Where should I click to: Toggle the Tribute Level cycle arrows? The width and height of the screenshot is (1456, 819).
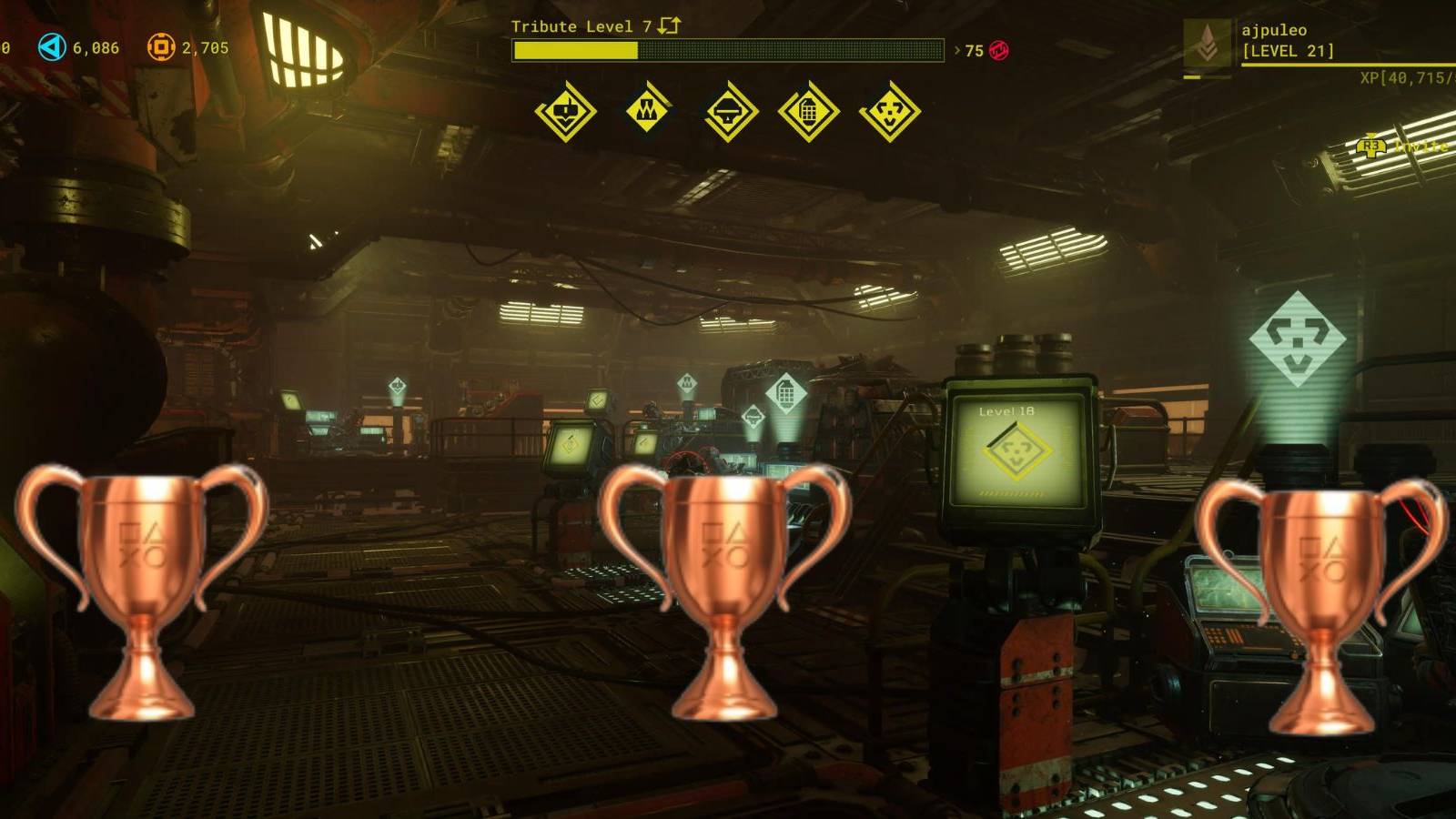click(x=668, y=27)
